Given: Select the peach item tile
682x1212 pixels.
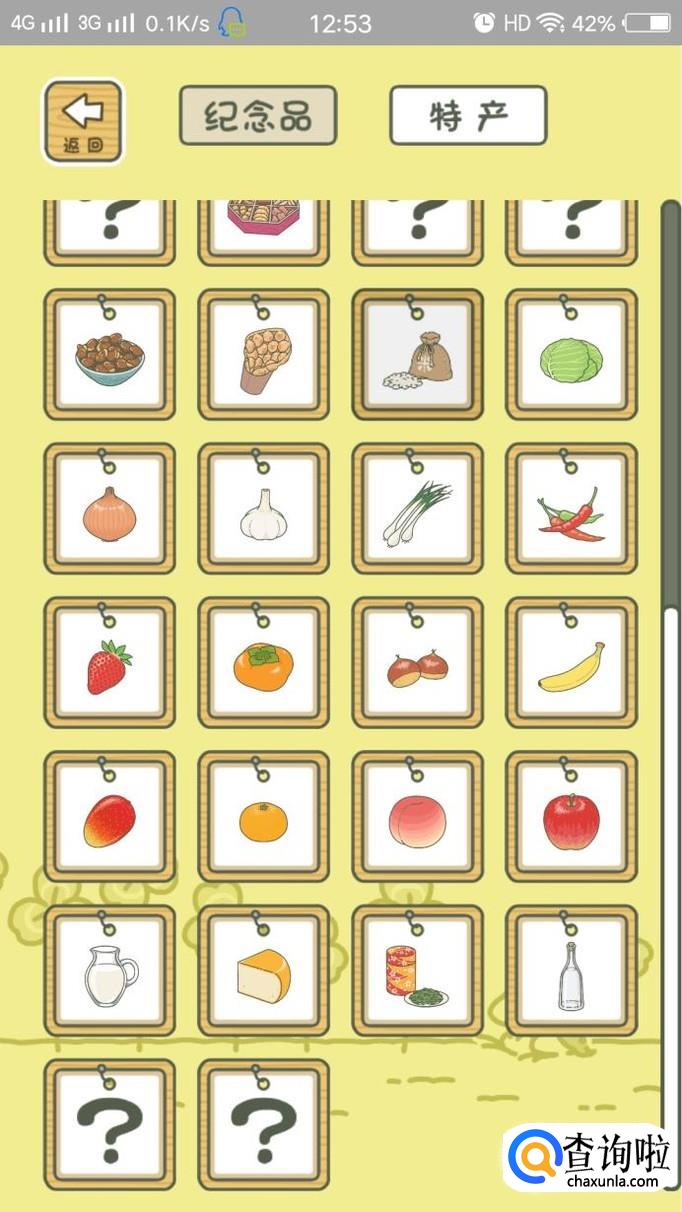Looking at the screenshot, I should point(417,818).
